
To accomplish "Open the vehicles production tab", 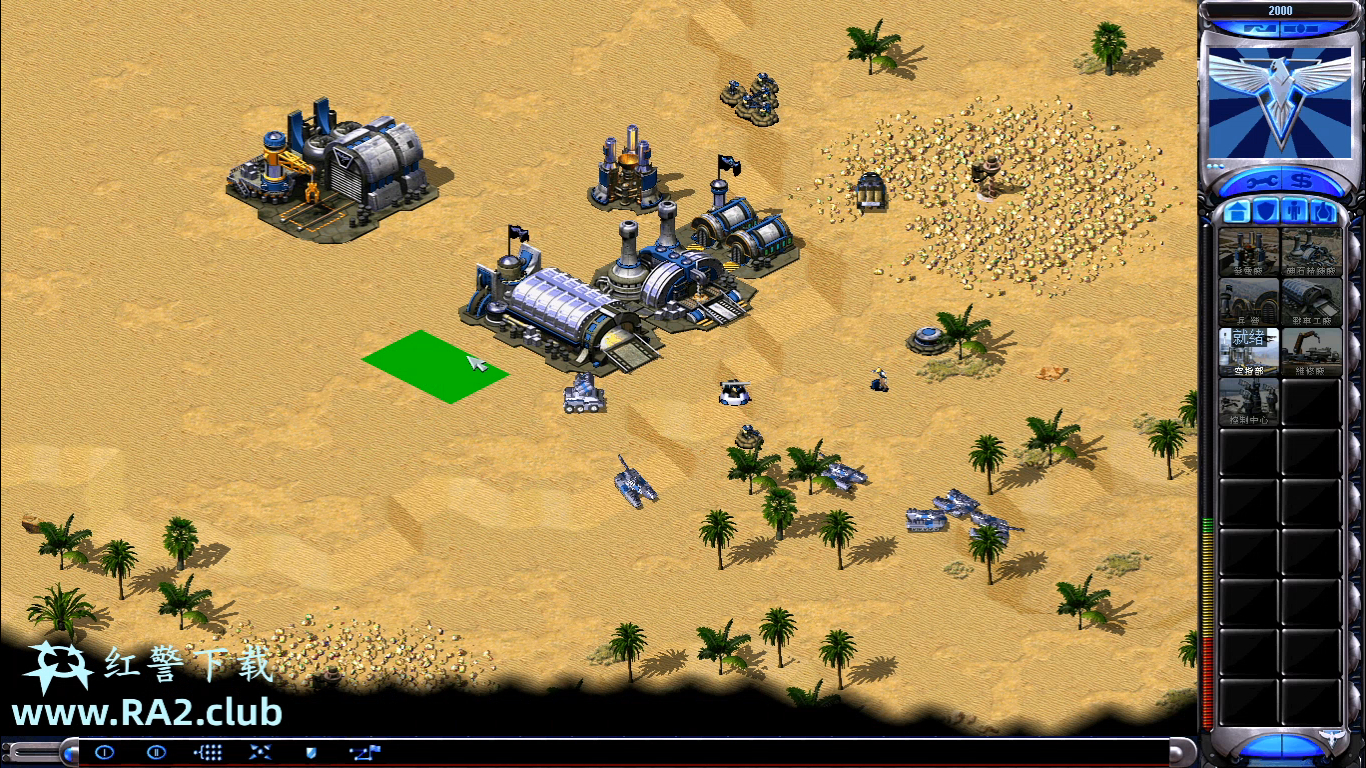I will [1324, 212].
